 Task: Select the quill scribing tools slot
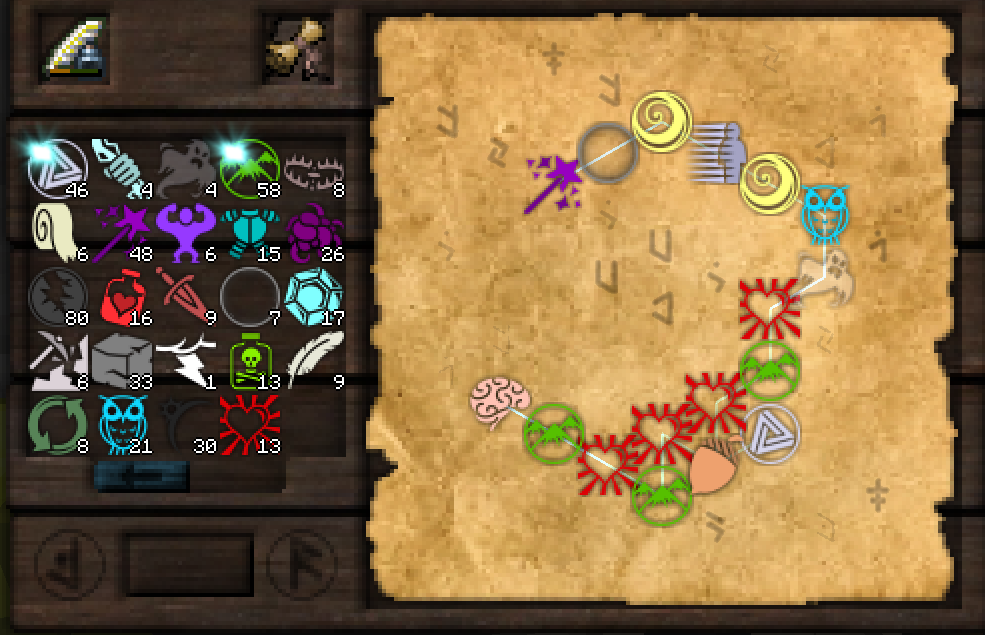pyautogui.click(x=74, y=47)
